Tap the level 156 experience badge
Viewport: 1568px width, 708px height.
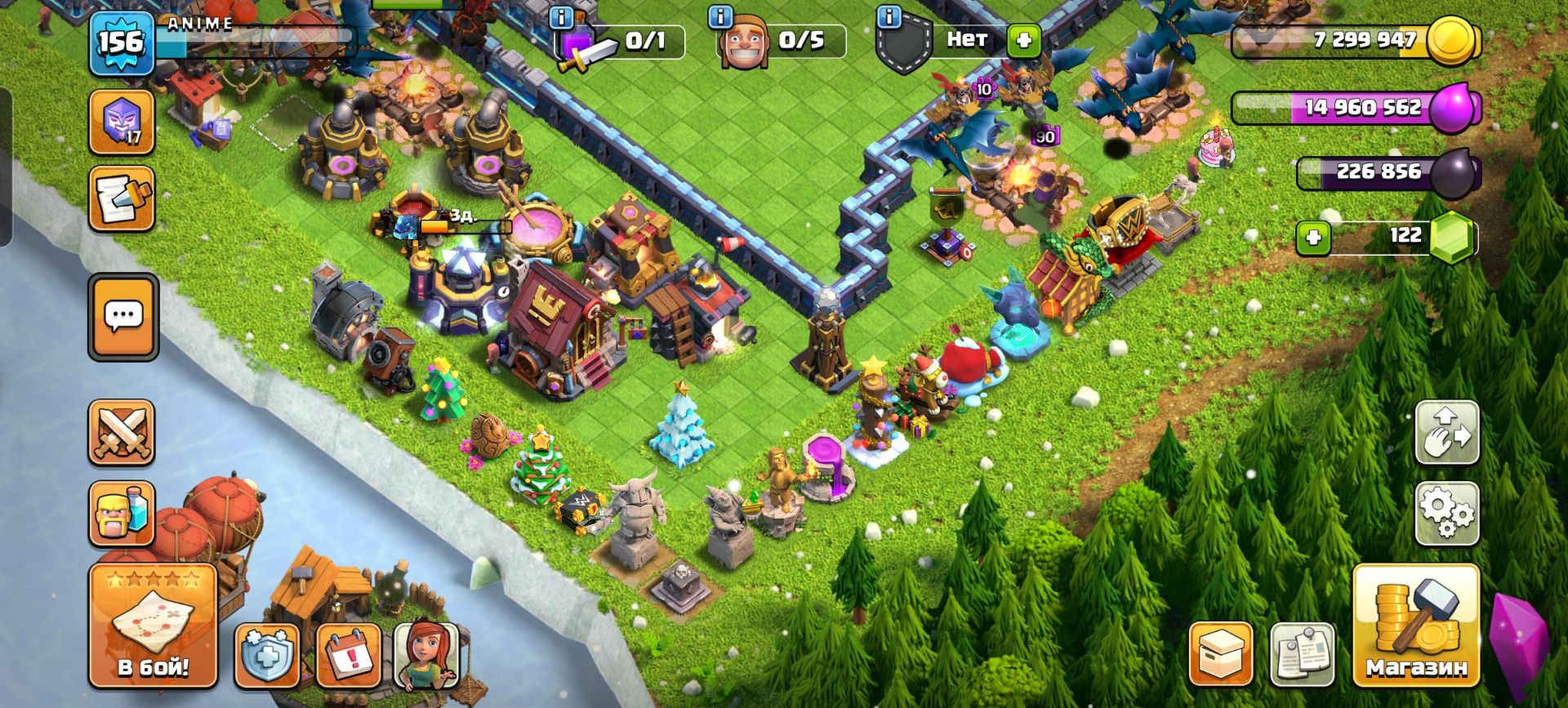pyautogui.click(x=121, y=42)
